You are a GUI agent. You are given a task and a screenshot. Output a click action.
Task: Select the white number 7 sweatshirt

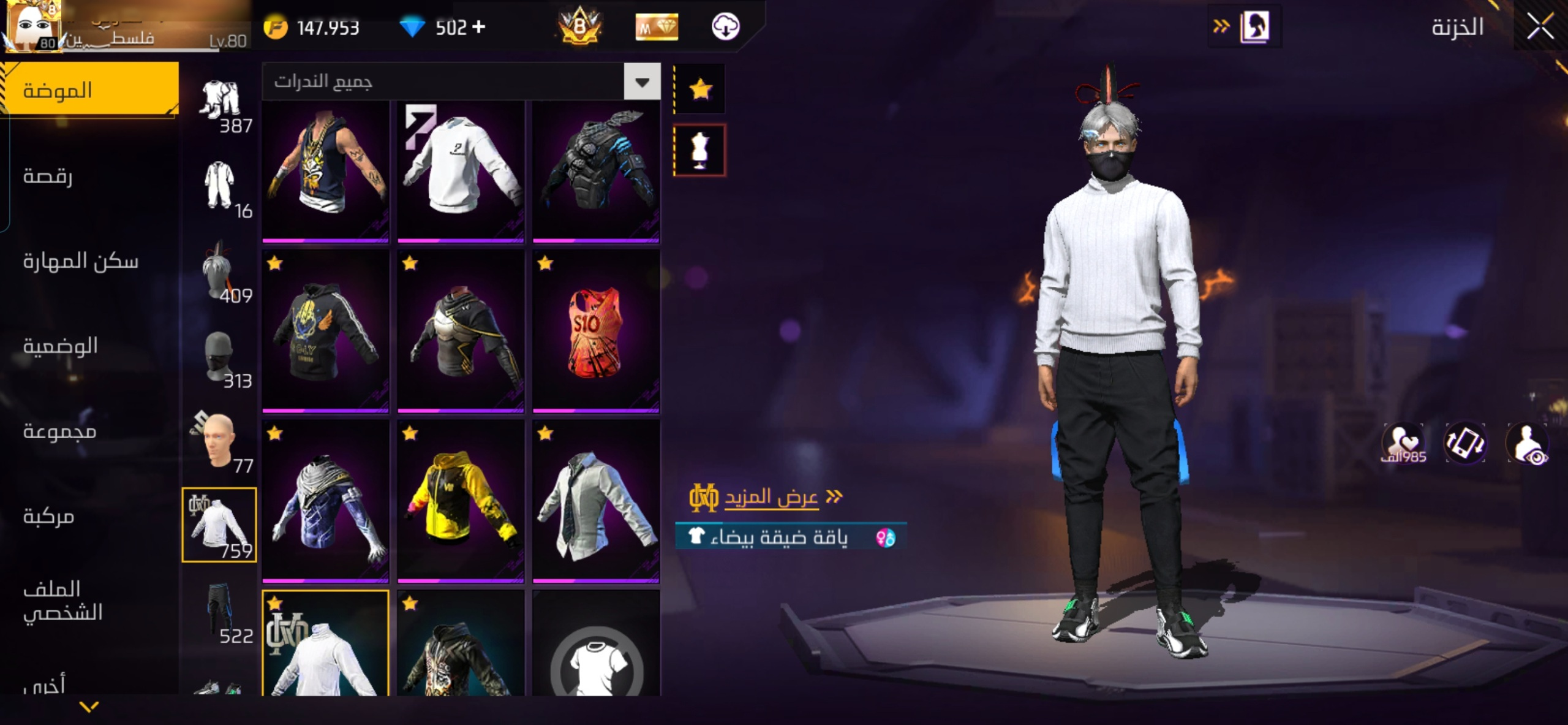point(461,172)
